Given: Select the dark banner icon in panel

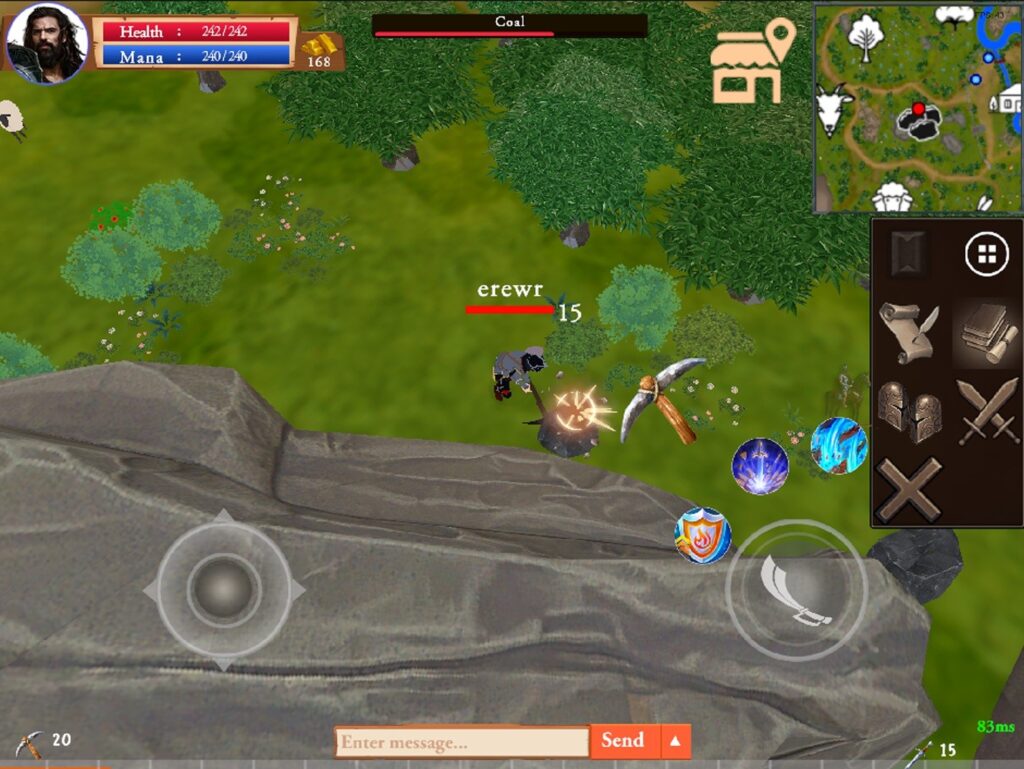Looking at the screenshot, I should (908, 254).
